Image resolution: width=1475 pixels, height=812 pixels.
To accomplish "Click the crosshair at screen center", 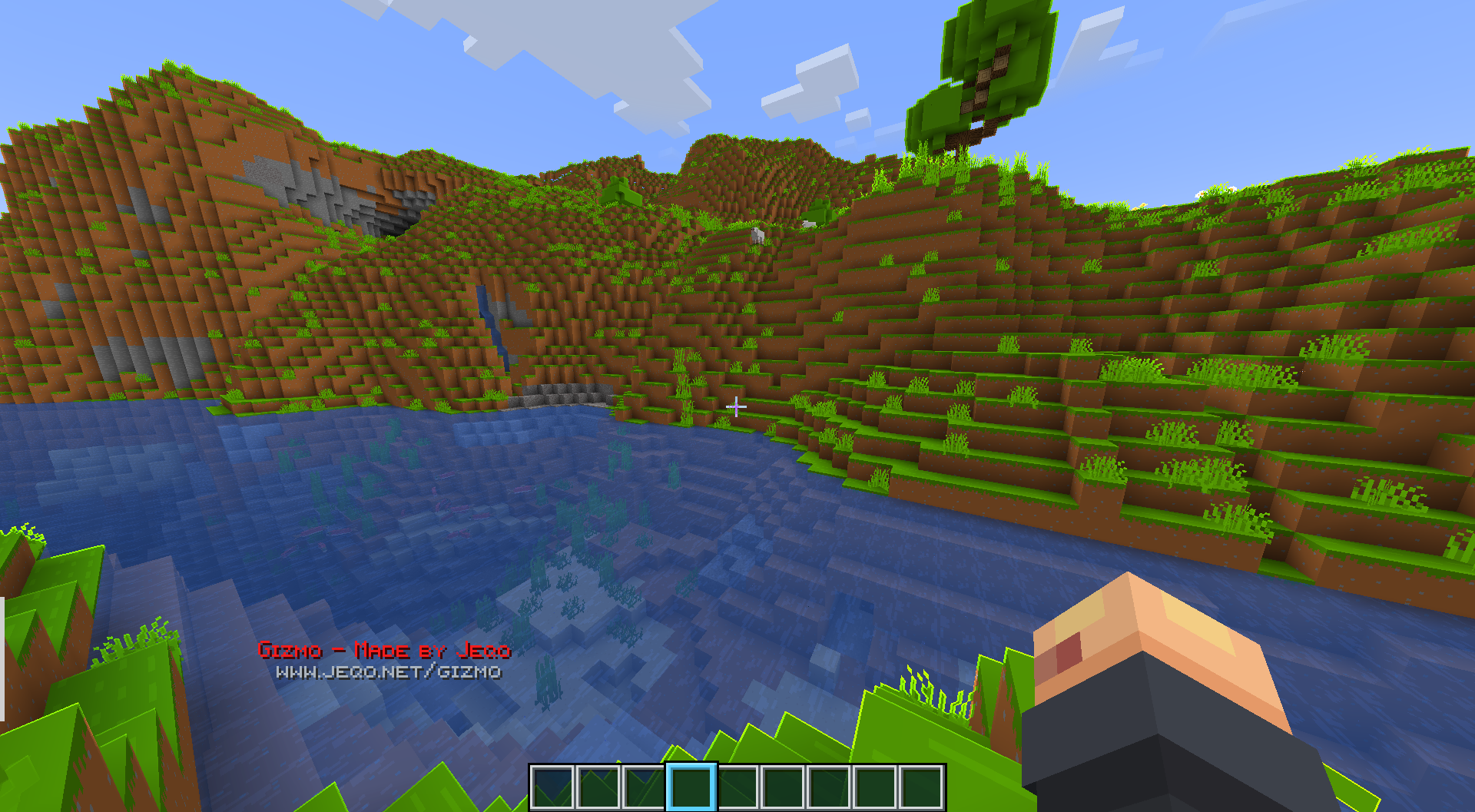I will click(737, 406).
